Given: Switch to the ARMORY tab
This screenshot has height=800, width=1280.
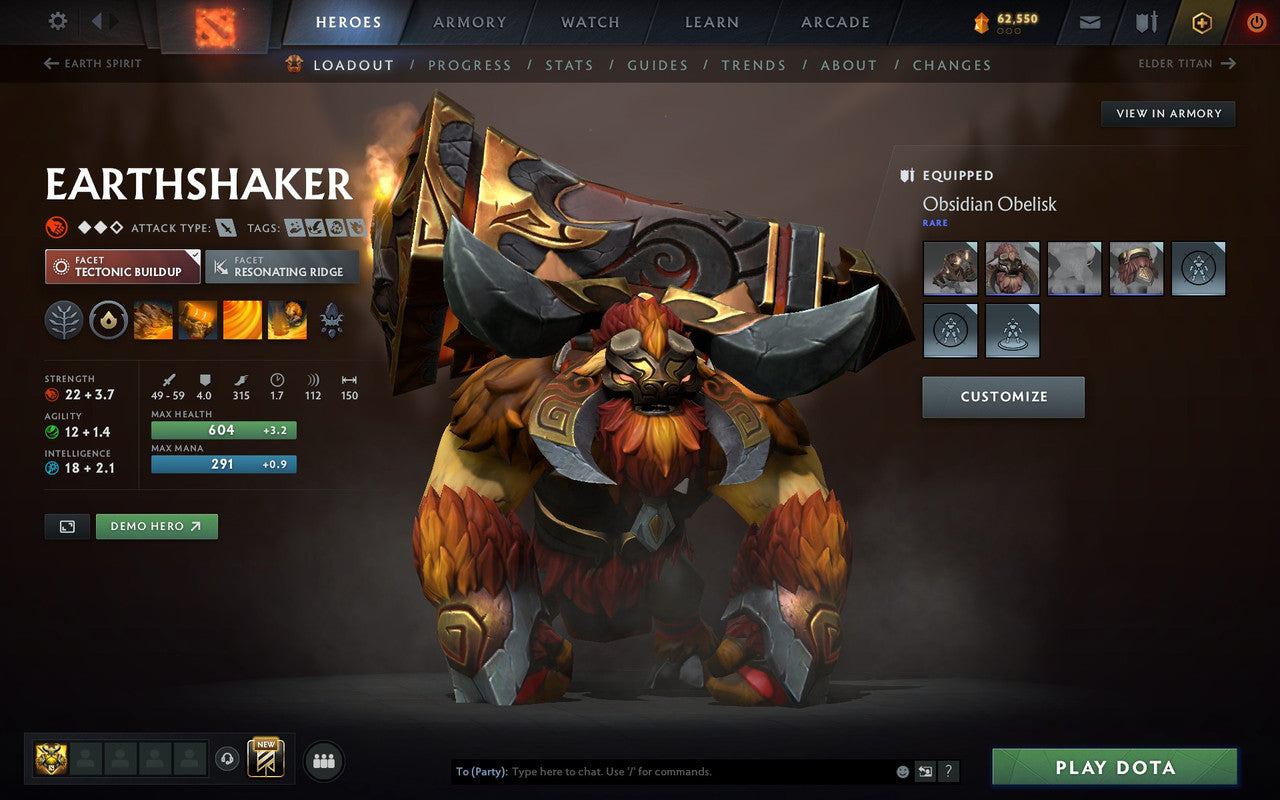Looking at the screenshot, I should point(469,22).
